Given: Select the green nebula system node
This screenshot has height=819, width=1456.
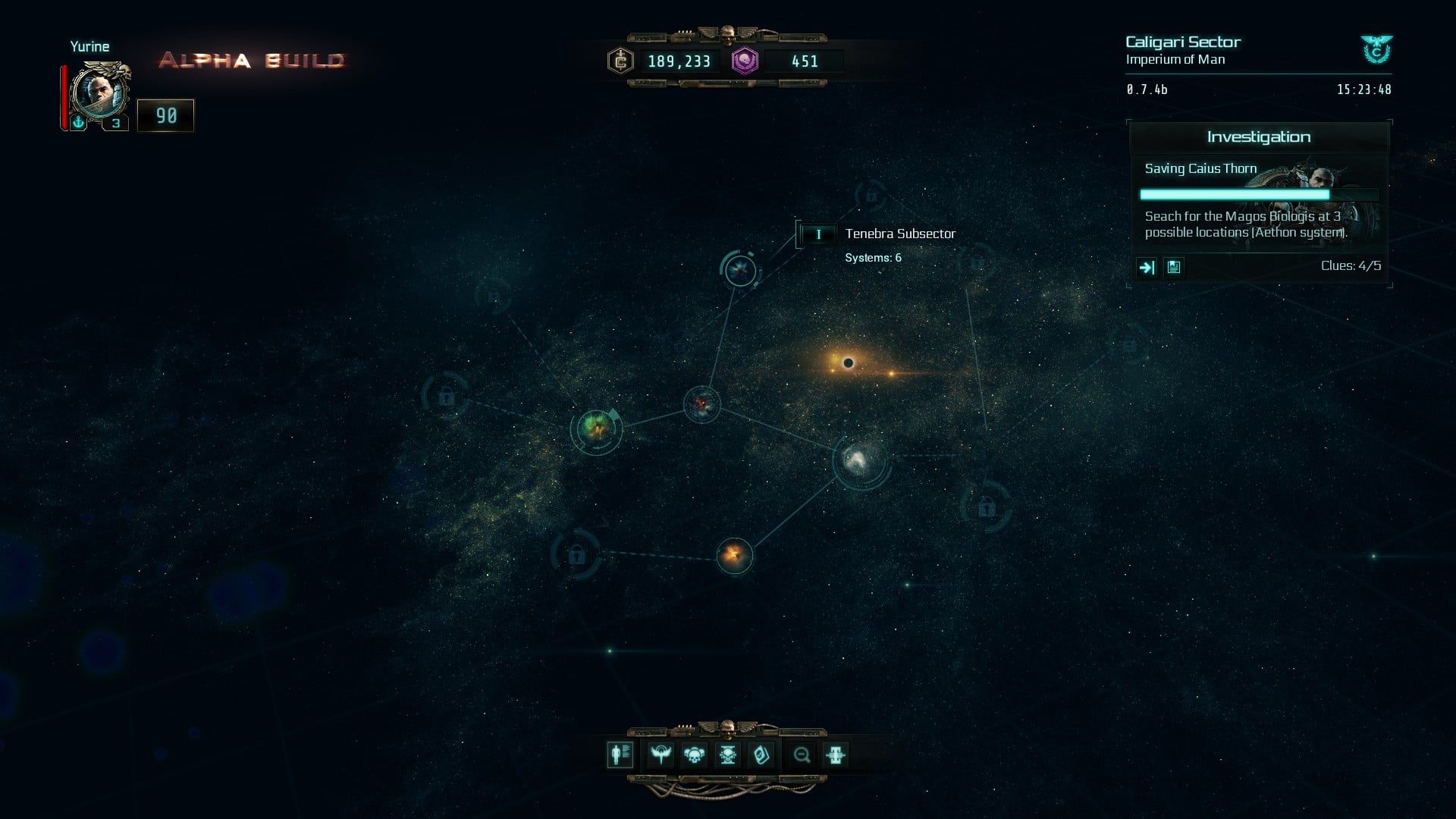Looking at the screenshot, I should click(x=597, y=429).
